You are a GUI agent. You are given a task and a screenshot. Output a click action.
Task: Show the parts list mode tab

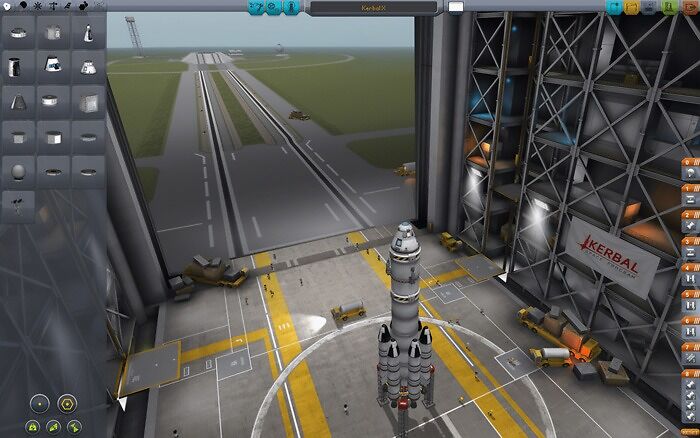click(x=256, y=8)
